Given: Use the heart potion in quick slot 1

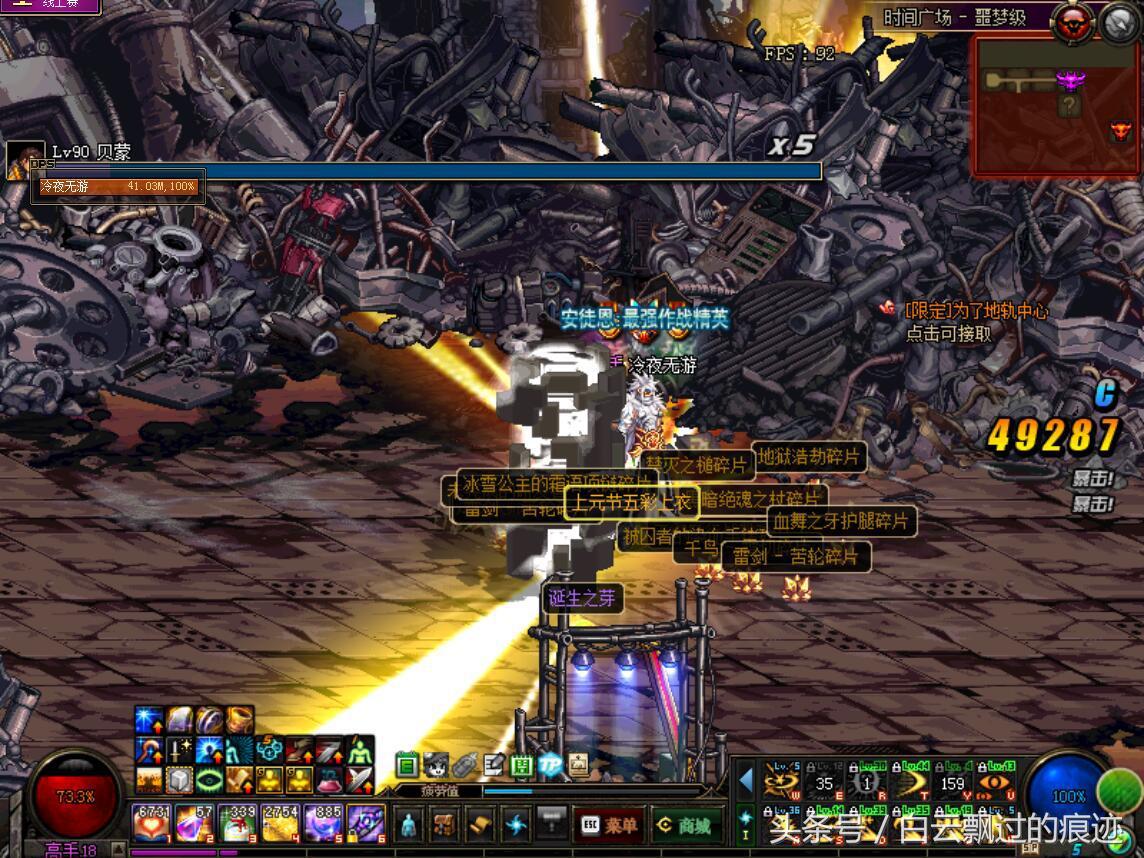Looking at the screenshot, I should [x=152, y=824].
